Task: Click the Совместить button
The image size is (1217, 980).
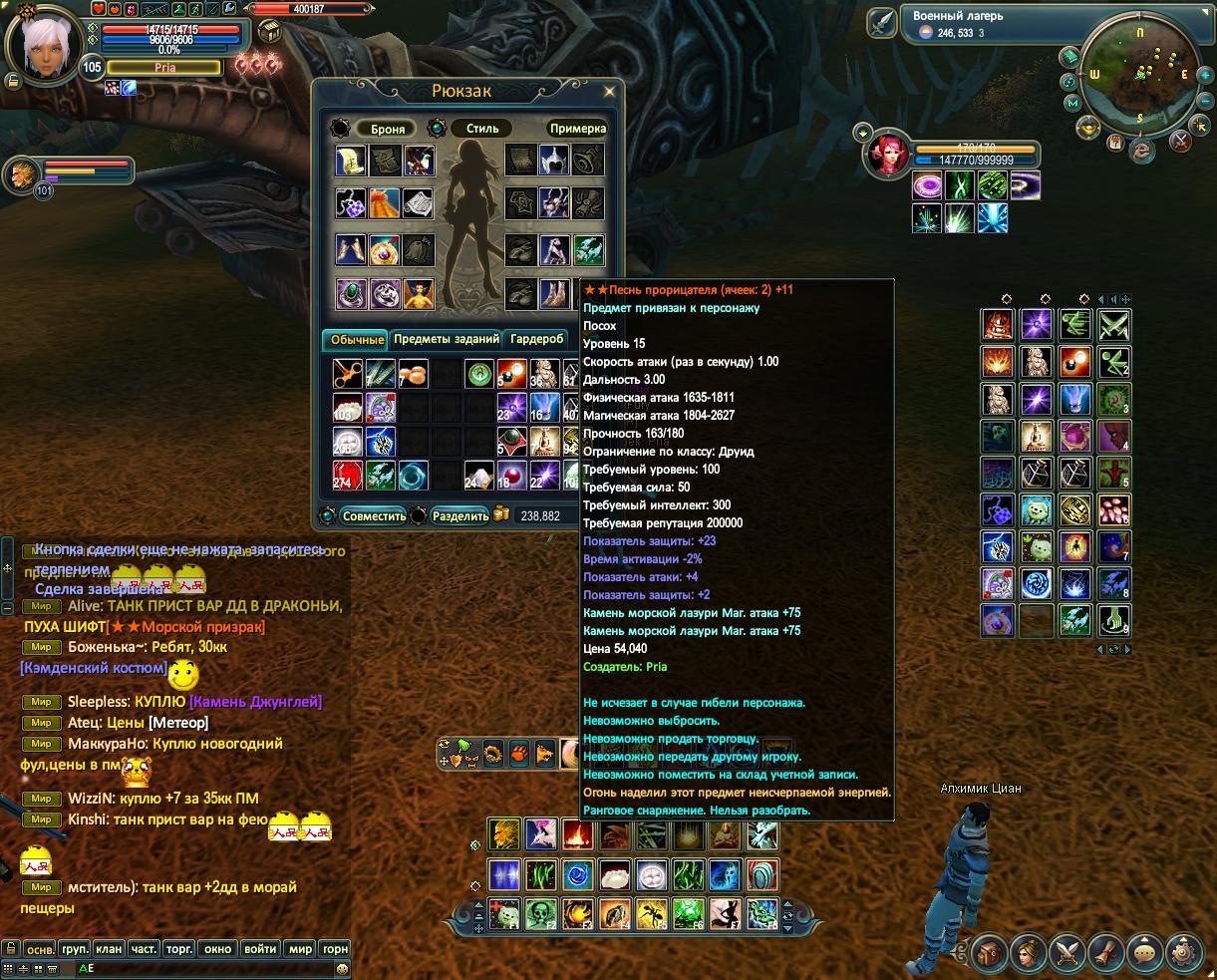Action: (373, 515)
